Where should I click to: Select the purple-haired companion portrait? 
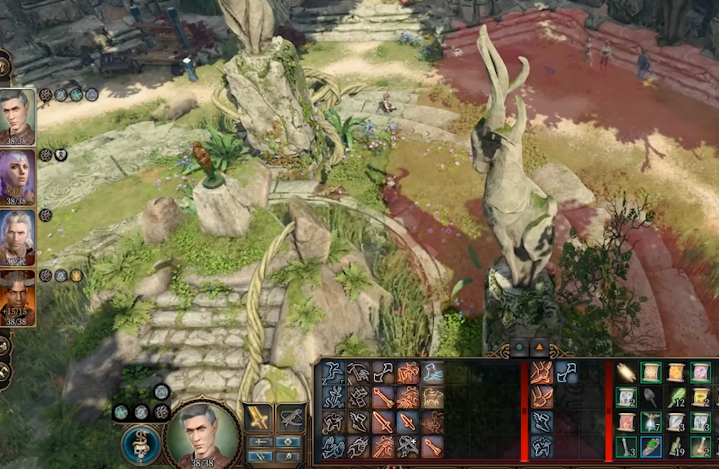[17, 176]
